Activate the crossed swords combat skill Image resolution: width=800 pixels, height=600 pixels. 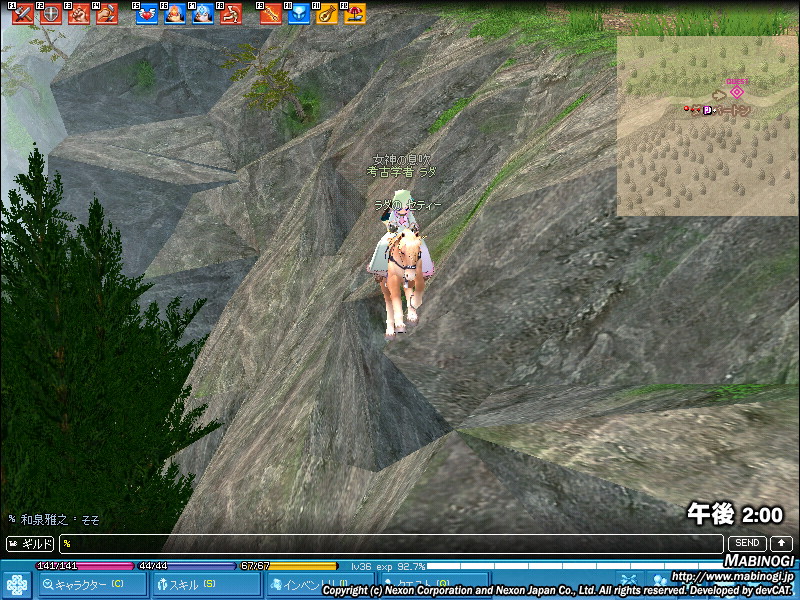pyautogui.click(x=22, y=14)
